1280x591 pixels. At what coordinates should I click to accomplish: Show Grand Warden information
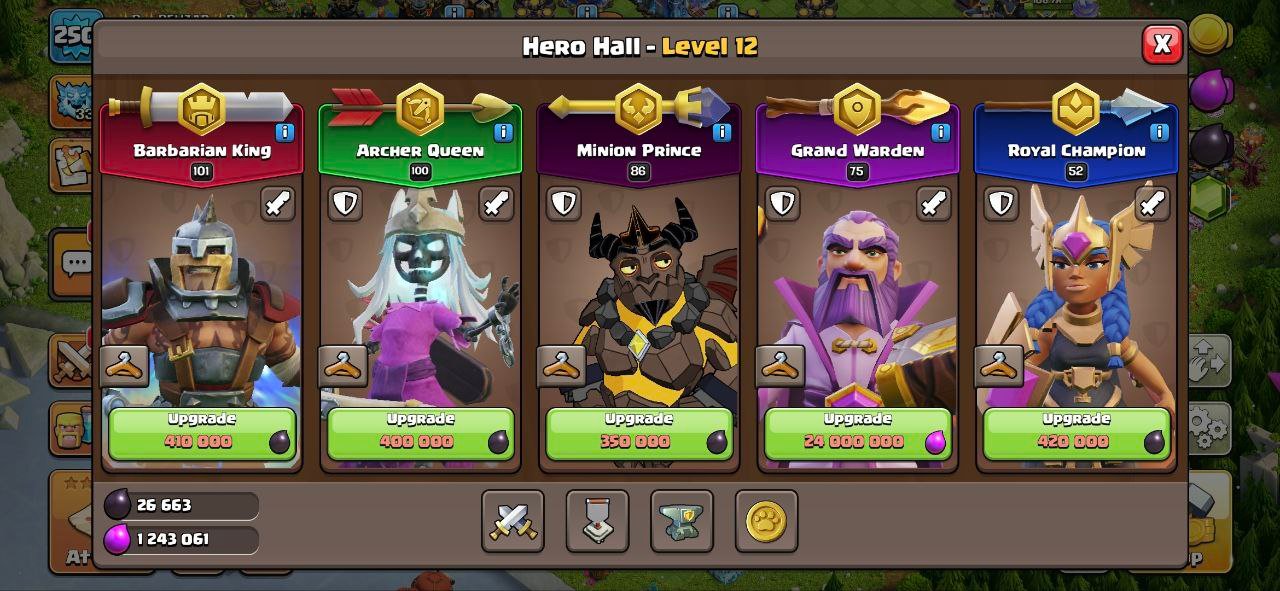click(940, 132)
